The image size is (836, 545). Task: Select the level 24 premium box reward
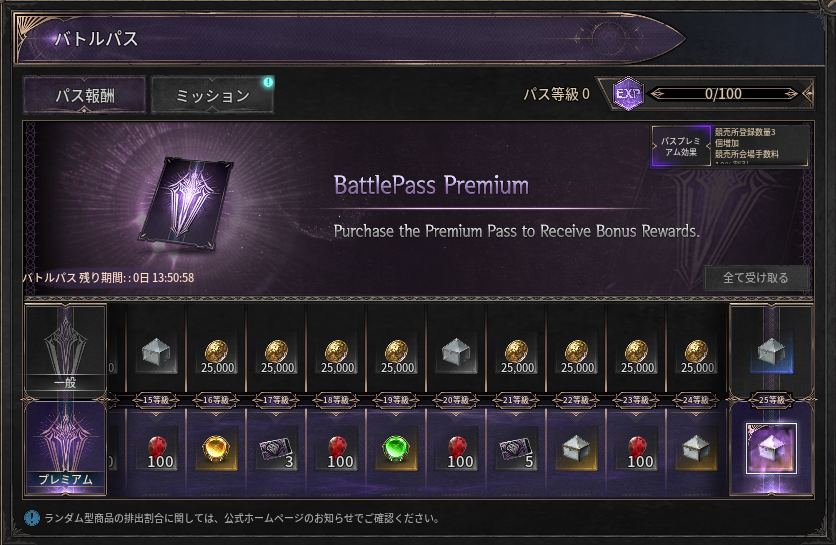click(697, 448)
